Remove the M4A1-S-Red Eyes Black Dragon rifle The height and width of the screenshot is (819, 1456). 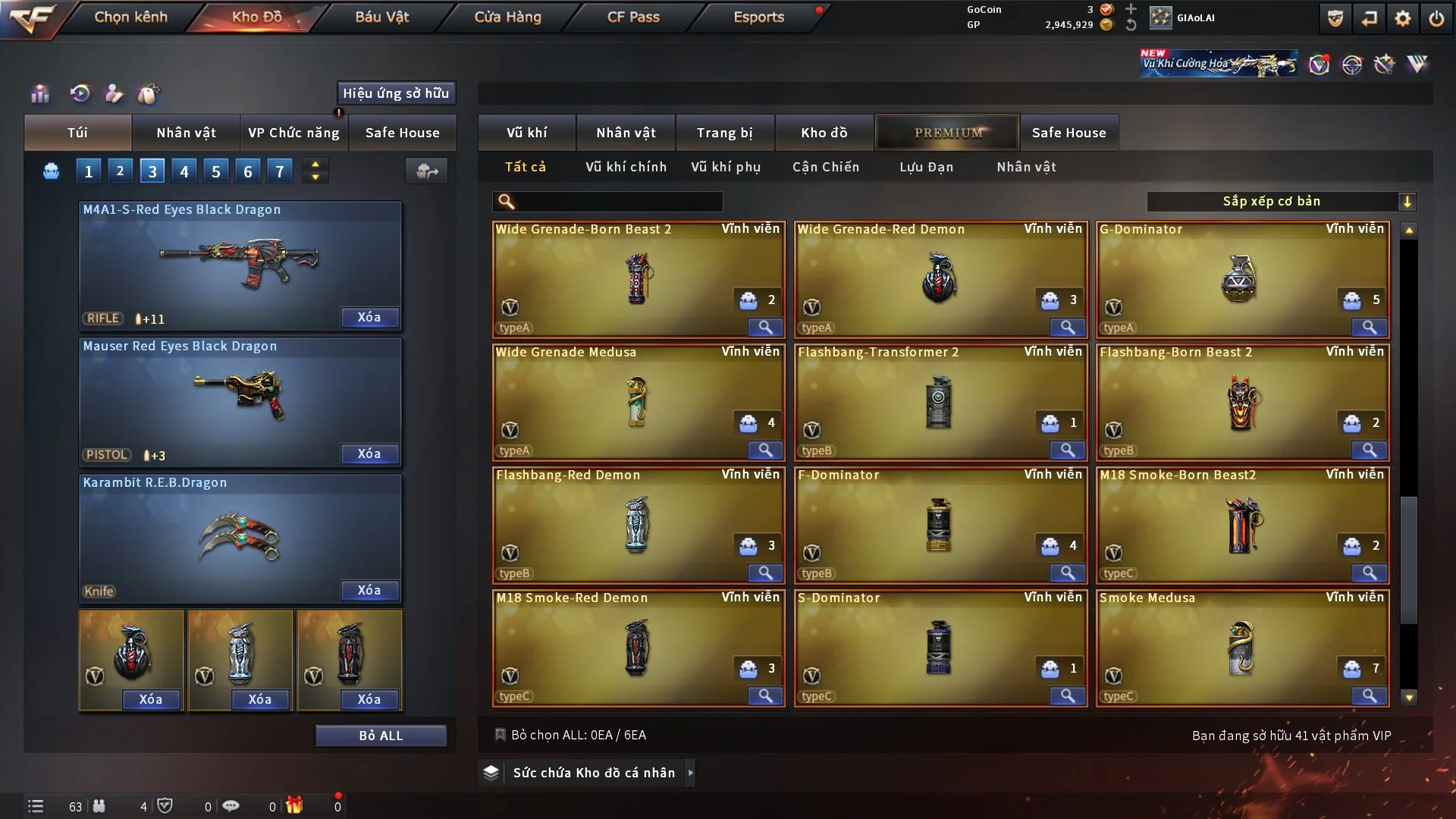click(369, 317)
